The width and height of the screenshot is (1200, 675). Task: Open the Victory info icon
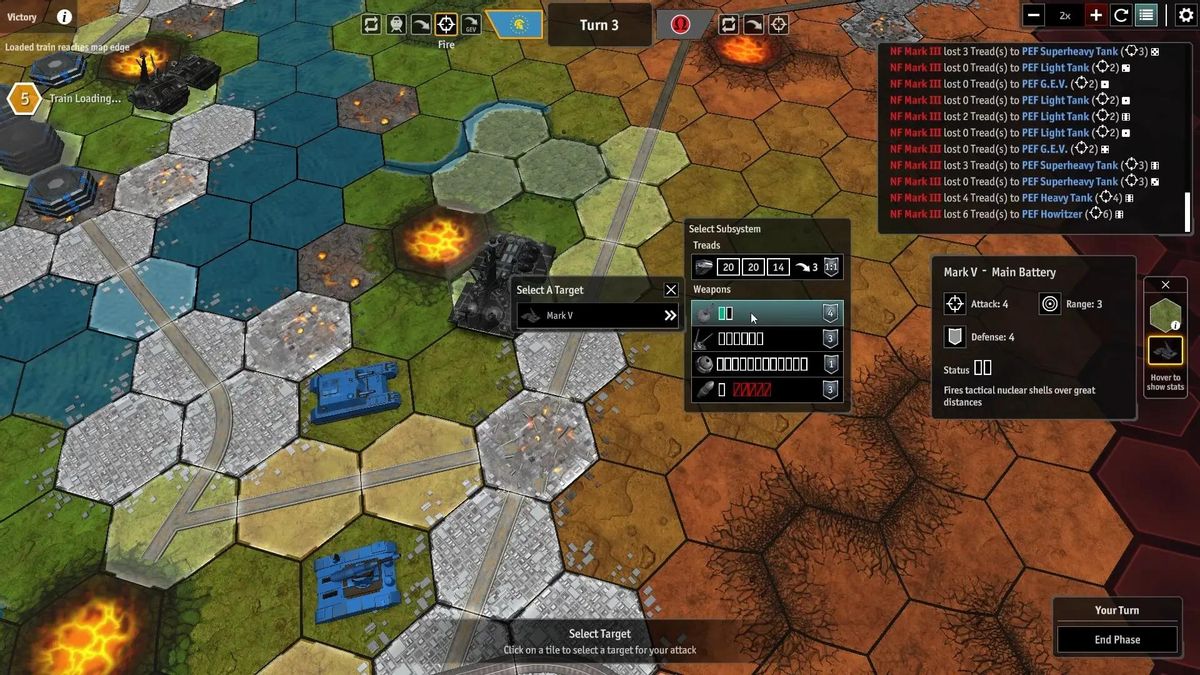pos(64,17)
